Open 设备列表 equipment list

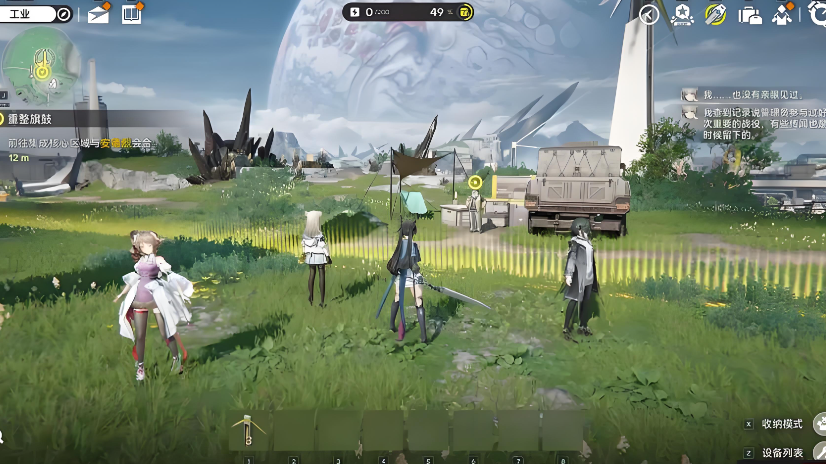[x=781, y=452]
